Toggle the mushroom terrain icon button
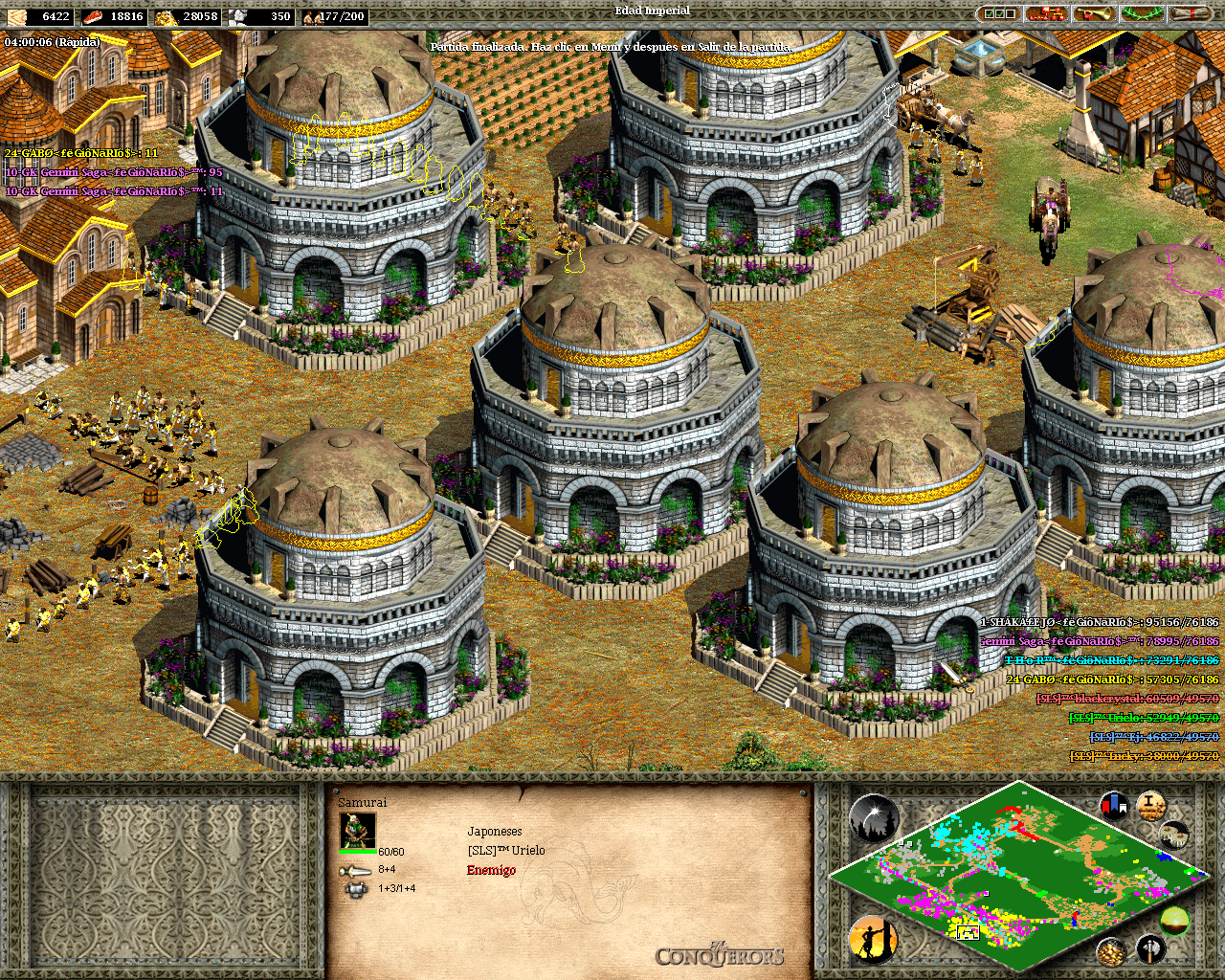This screenshot has width=1225, height=980. pyautogui.click(x=1174, y=834)
